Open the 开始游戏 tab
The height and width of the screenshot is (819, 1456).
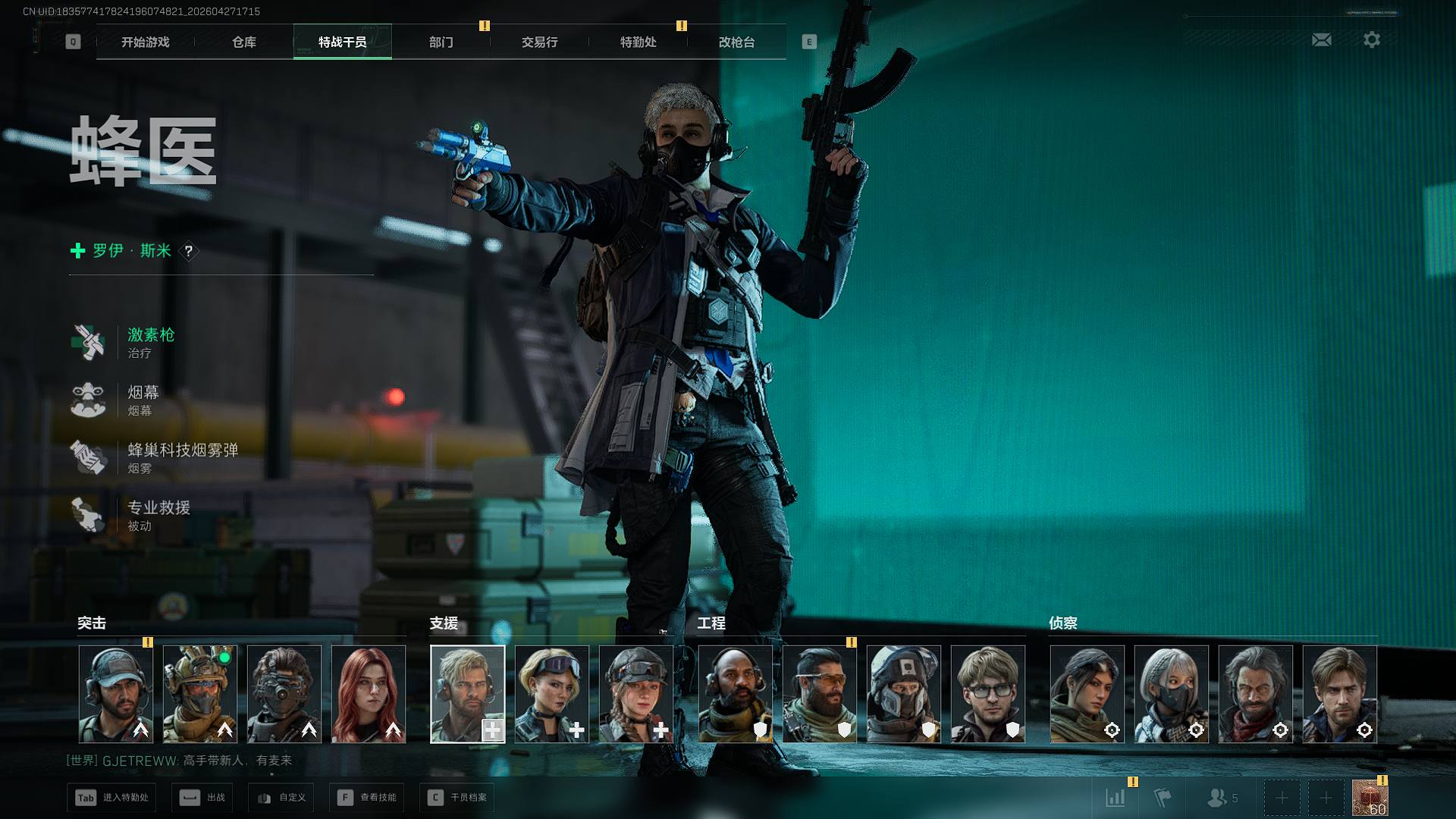point(145,42)
